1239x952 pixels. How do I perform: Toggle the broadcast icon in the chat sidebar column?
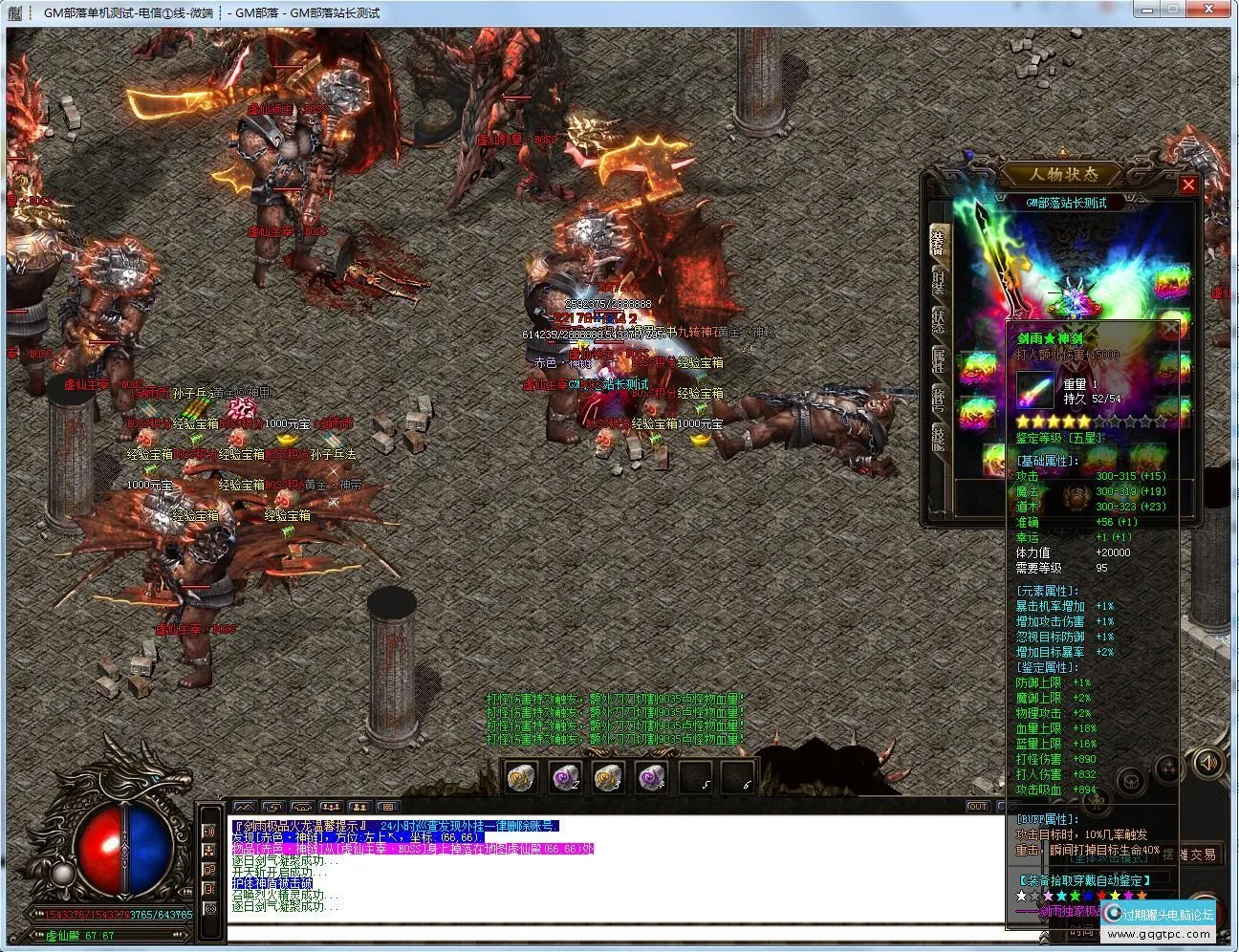211,908
